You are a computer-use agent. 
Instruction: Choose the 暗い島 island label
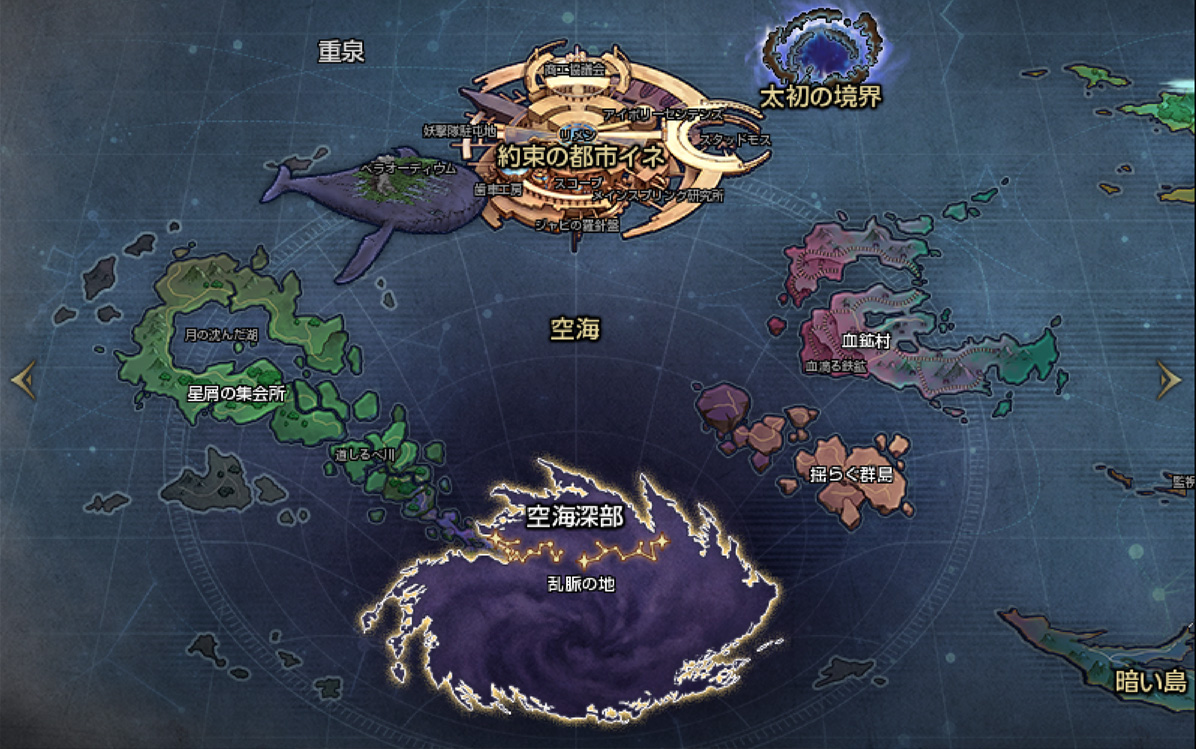[1150, 683]
